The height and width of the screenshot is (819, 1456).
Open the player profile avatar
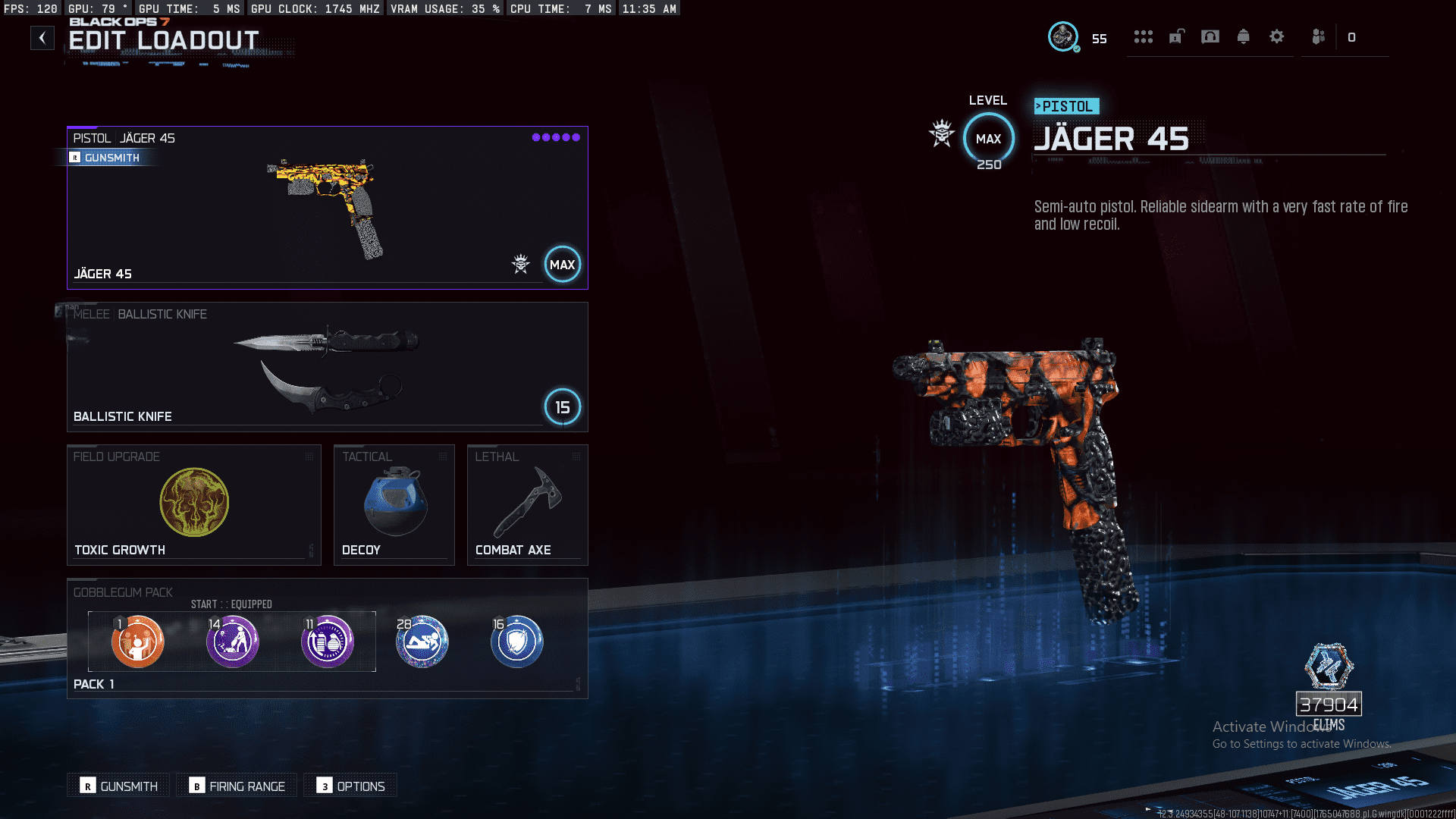[1063, 36]
